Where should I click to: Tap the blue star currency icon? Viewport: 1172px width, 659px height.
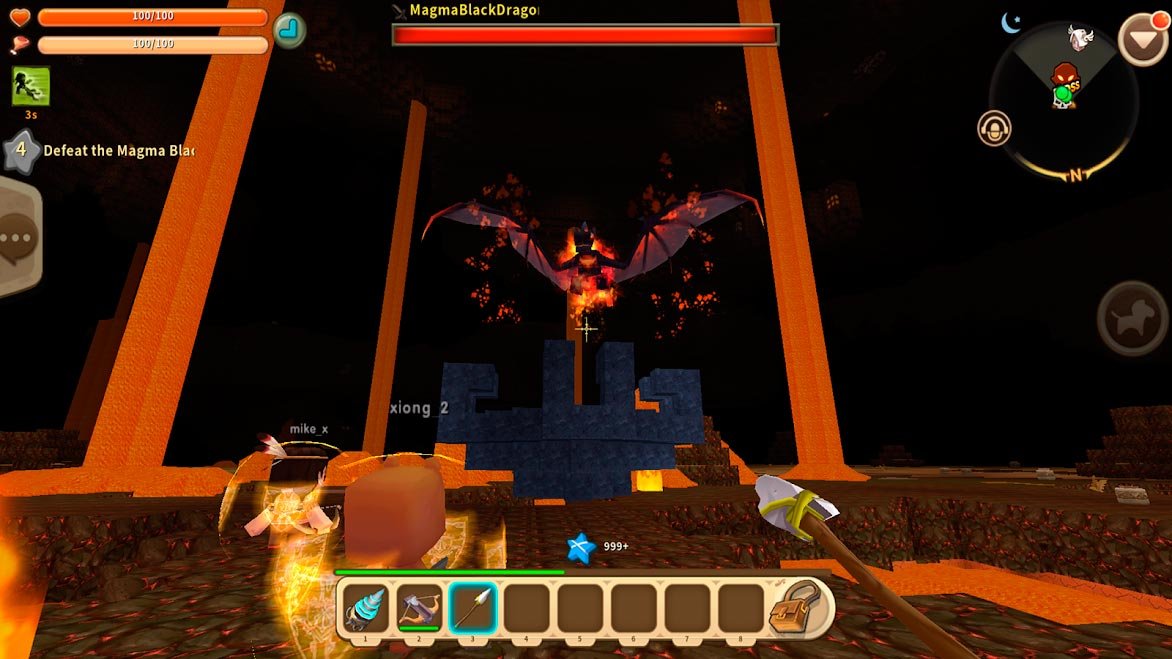click(x=580, y=547)
